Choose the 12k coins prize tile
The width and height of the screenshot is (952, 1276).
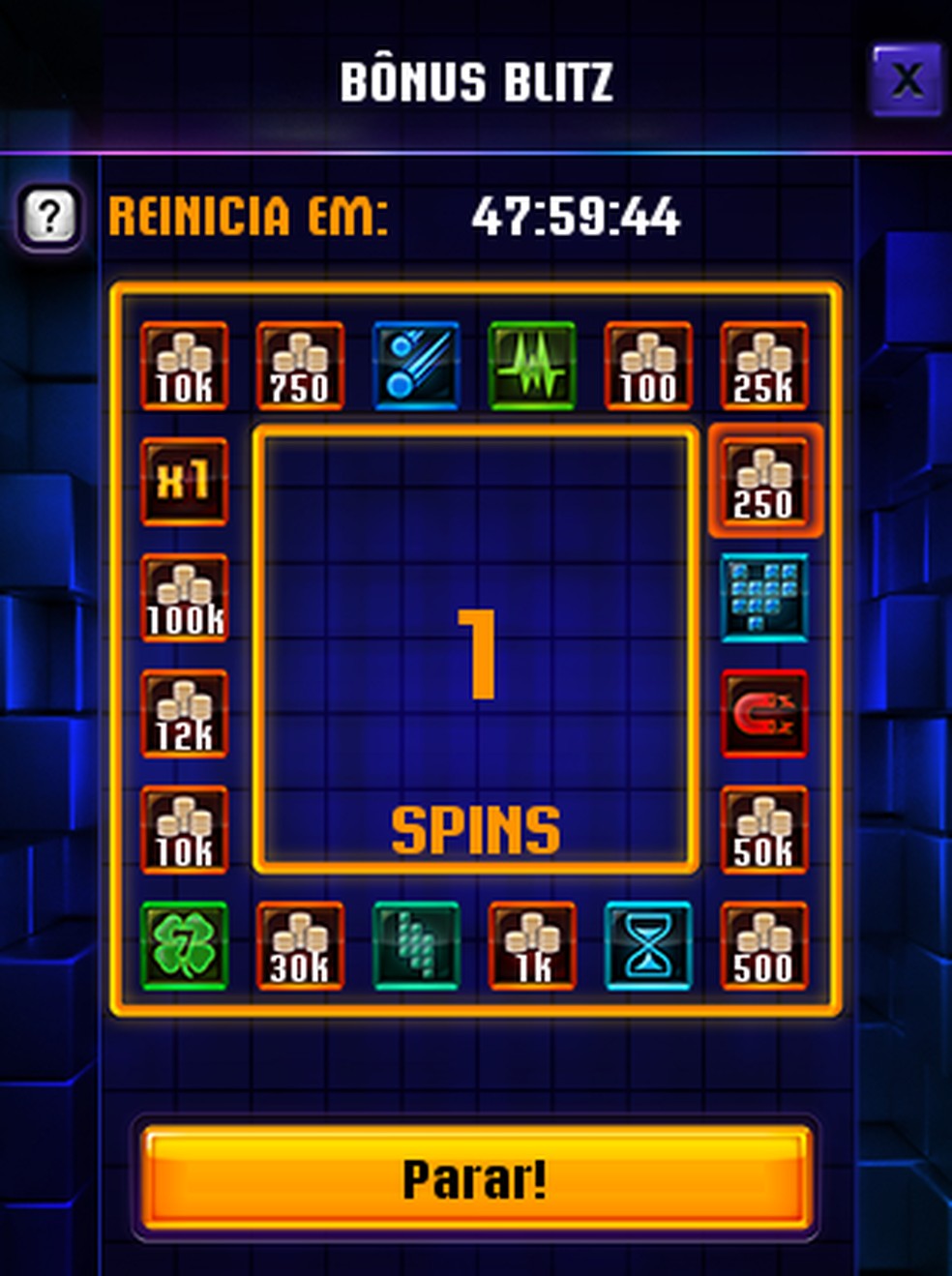click(184, 713)
